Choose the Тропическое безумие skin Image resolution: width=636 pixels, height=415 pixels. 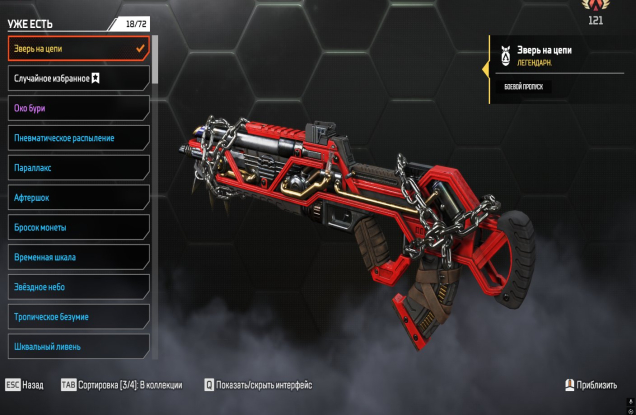tap(78, 317)
